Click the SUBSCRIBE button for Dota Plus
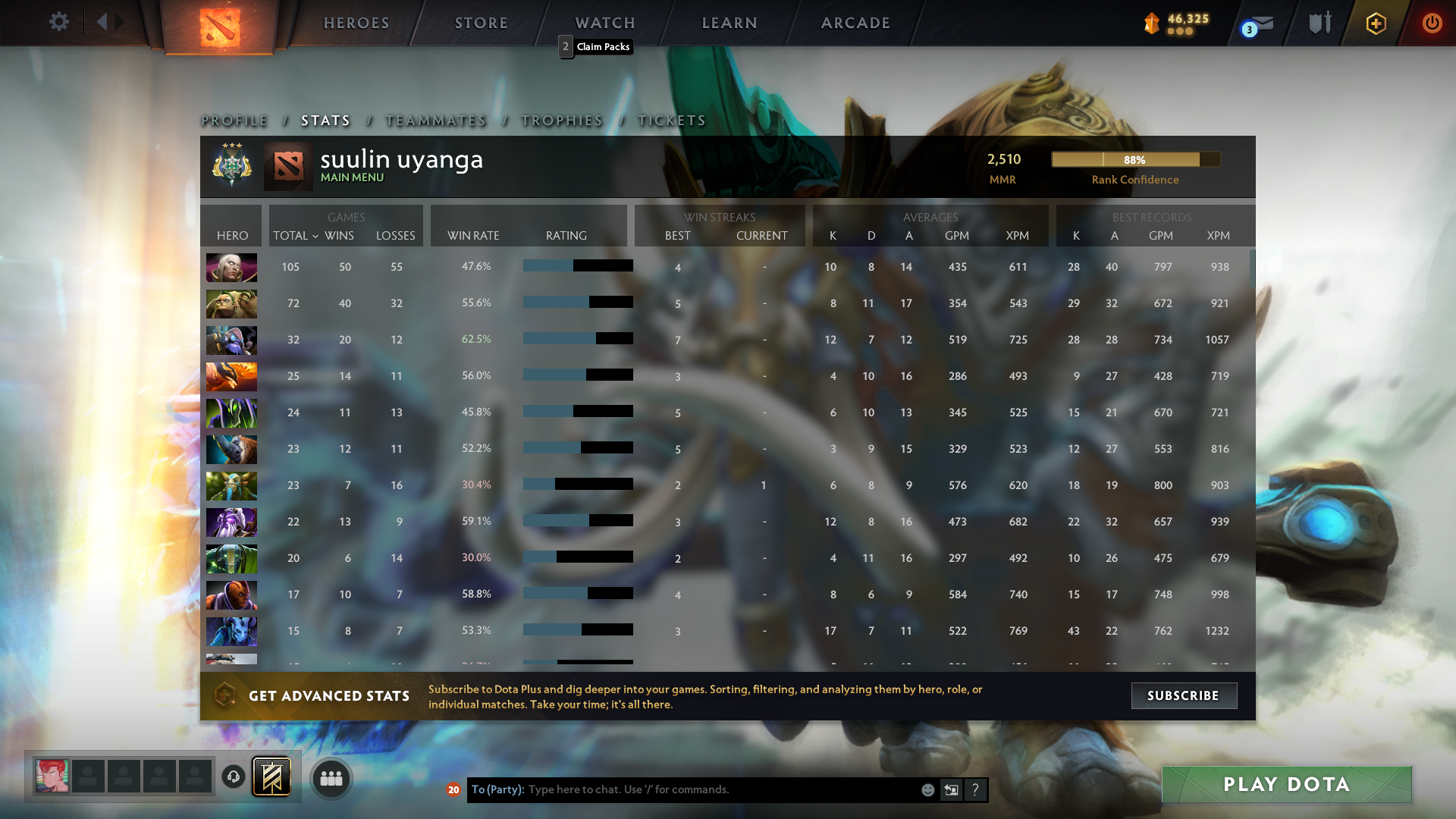Viewport: 1456px width, 819px height. click(x=1184, y=695)
